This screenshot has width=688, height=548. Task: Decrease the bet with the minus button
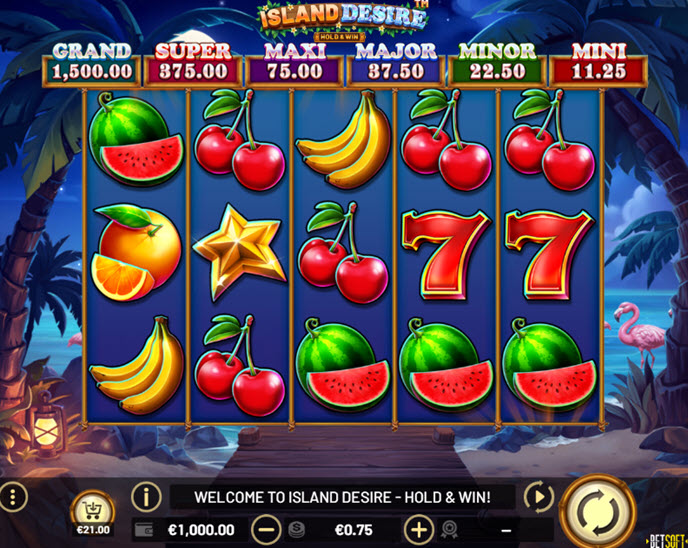pos(266,530)
